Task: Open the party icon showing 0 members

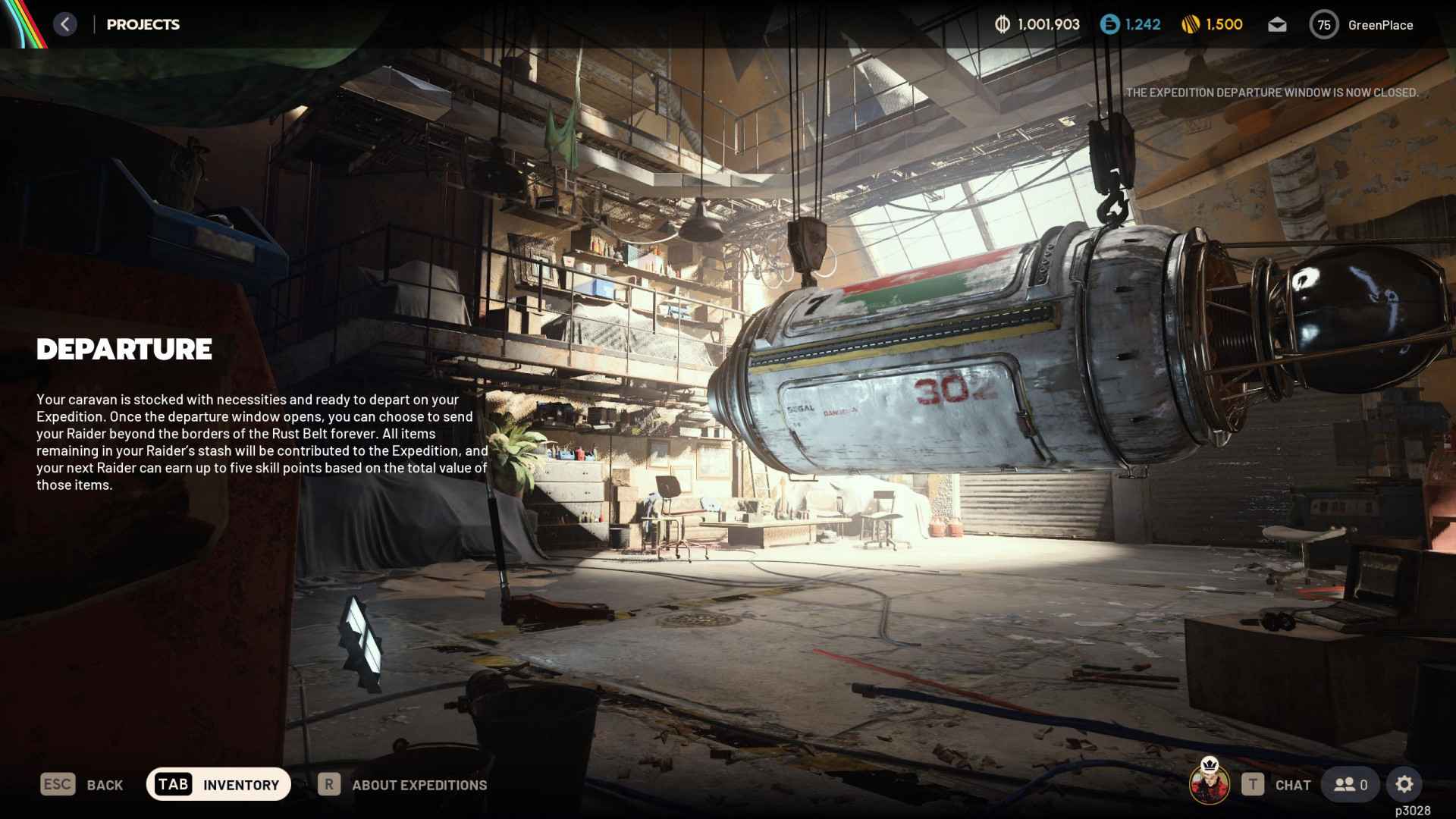Action: click(1349, 784)
